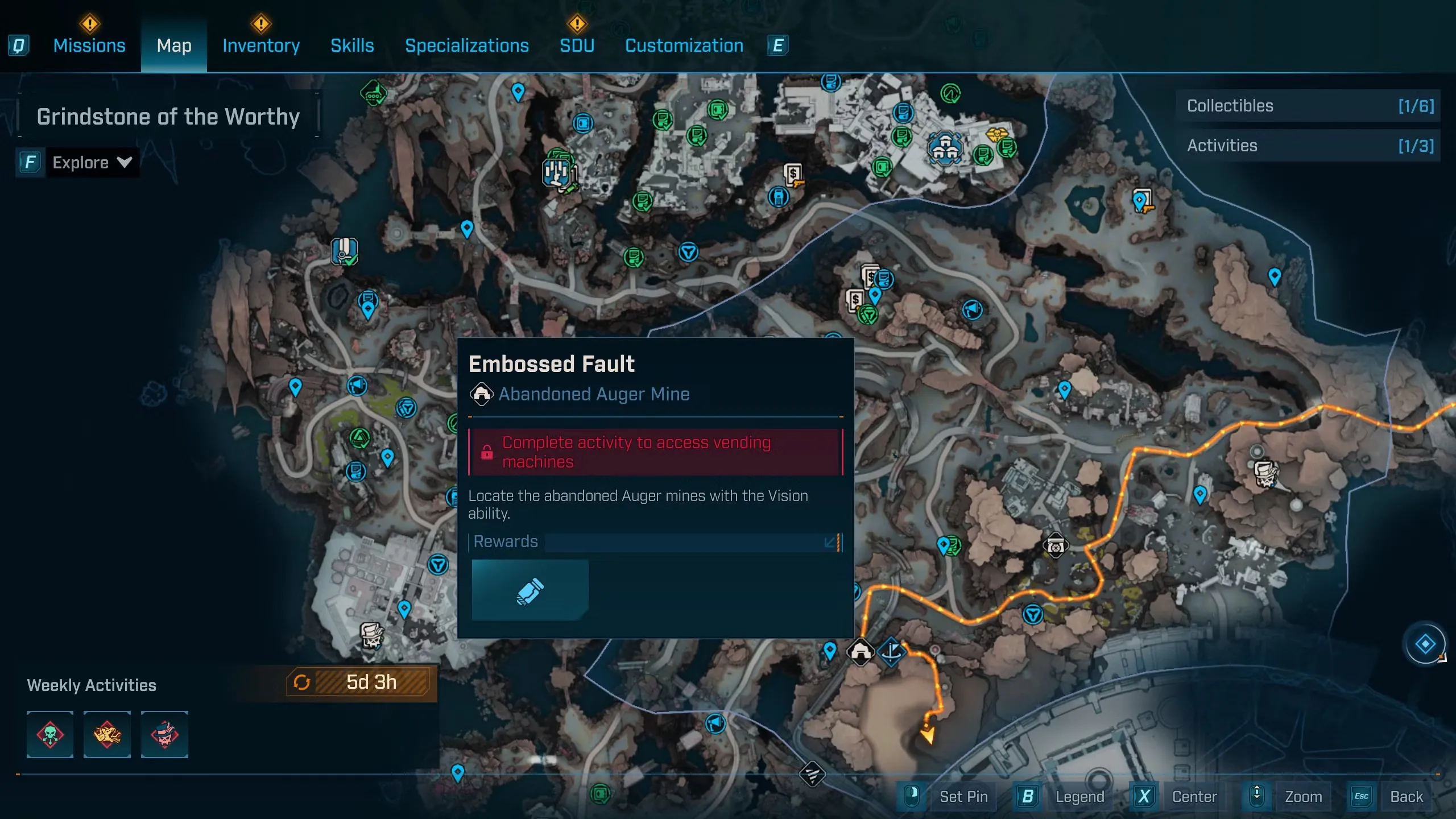Switch to the Inventory tab
The image size is (1456, 819).
[x=261, y=45]
